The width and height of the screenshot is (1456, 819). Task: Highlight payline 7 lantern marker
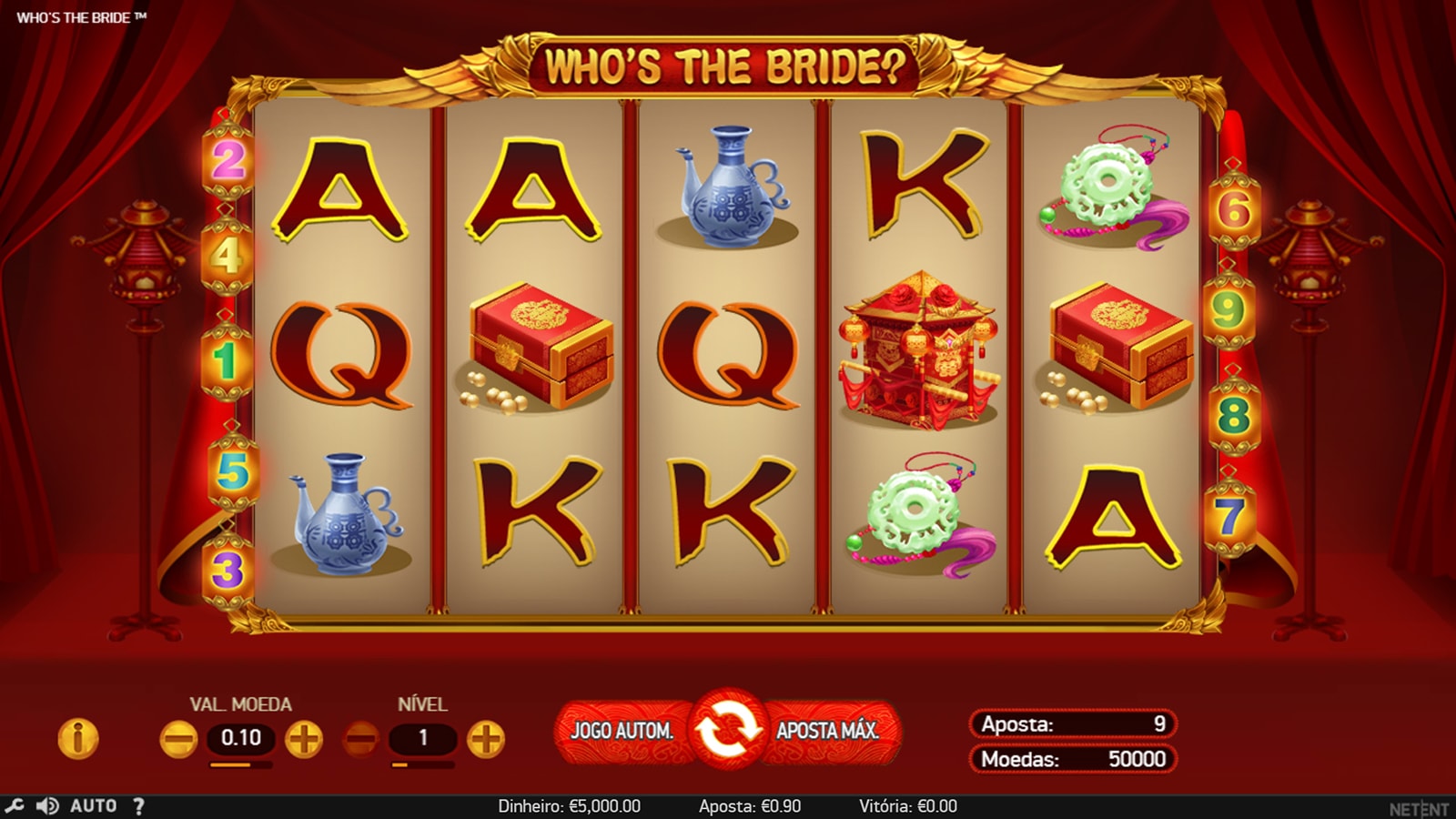point(1229,517)
